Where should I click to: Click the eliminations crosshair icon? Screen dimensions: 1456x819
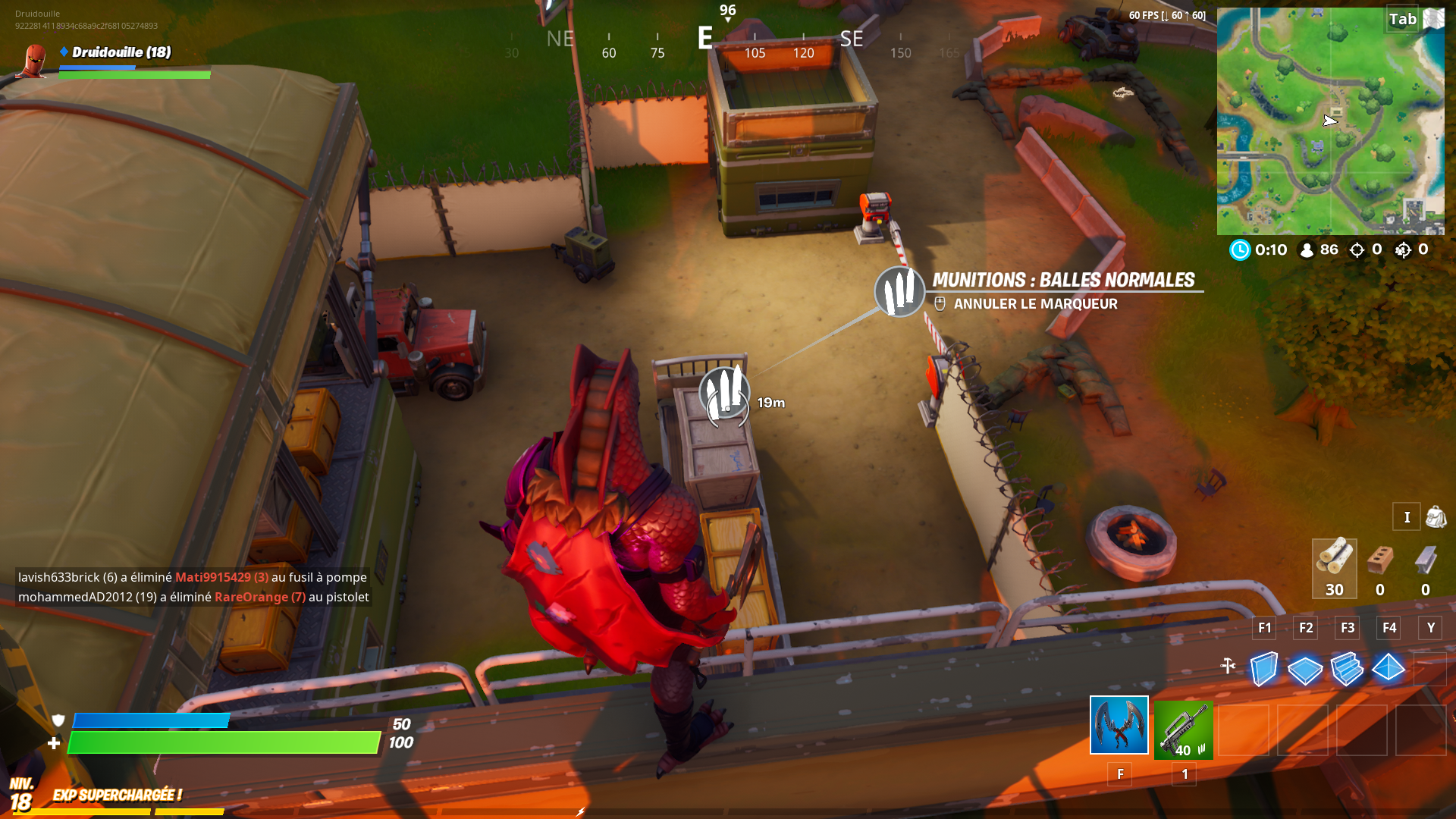1357,249
